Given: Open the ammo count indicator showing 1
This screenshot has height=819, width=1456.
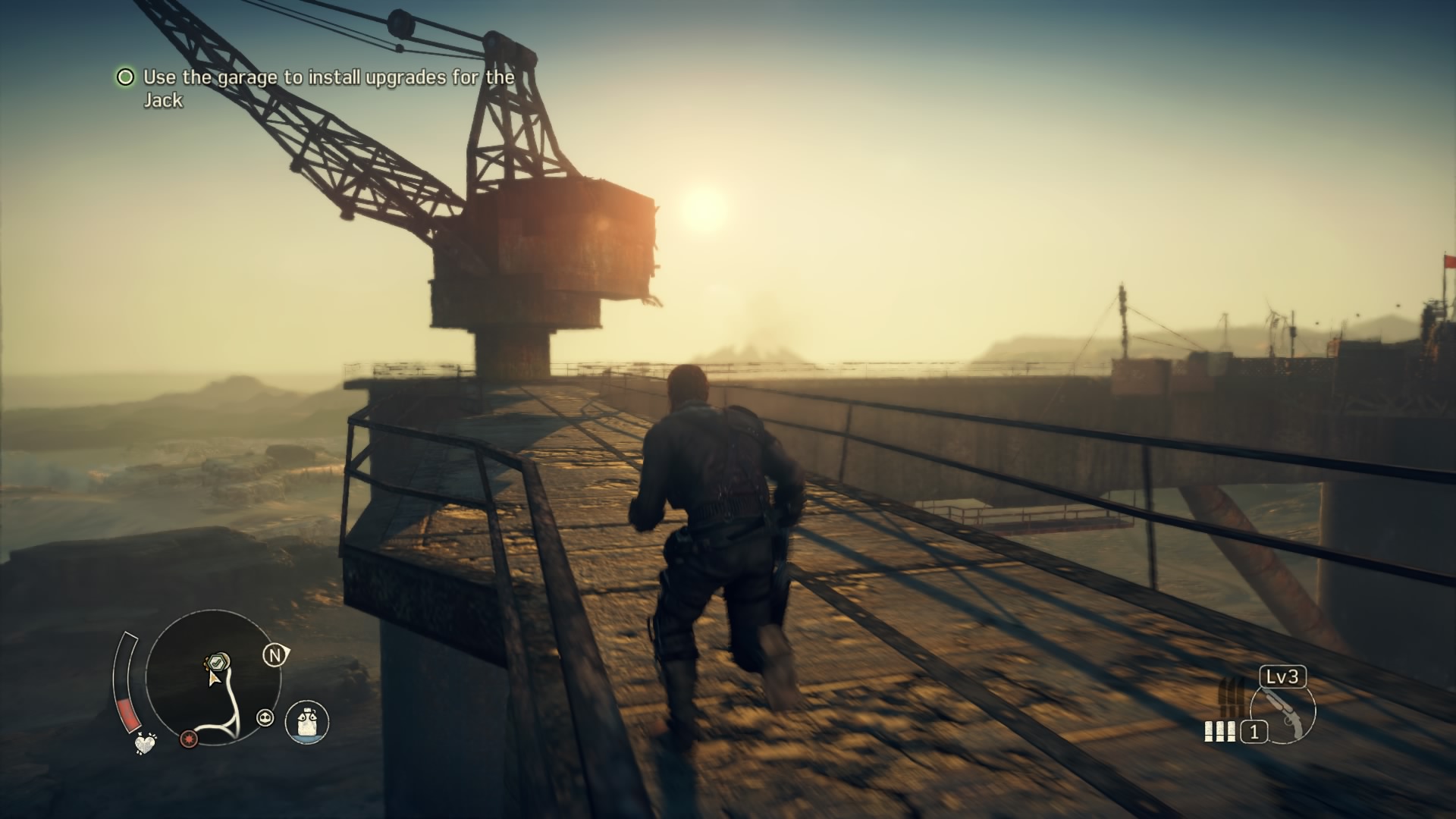Looking at the screenshot, I should point(1254,732).
